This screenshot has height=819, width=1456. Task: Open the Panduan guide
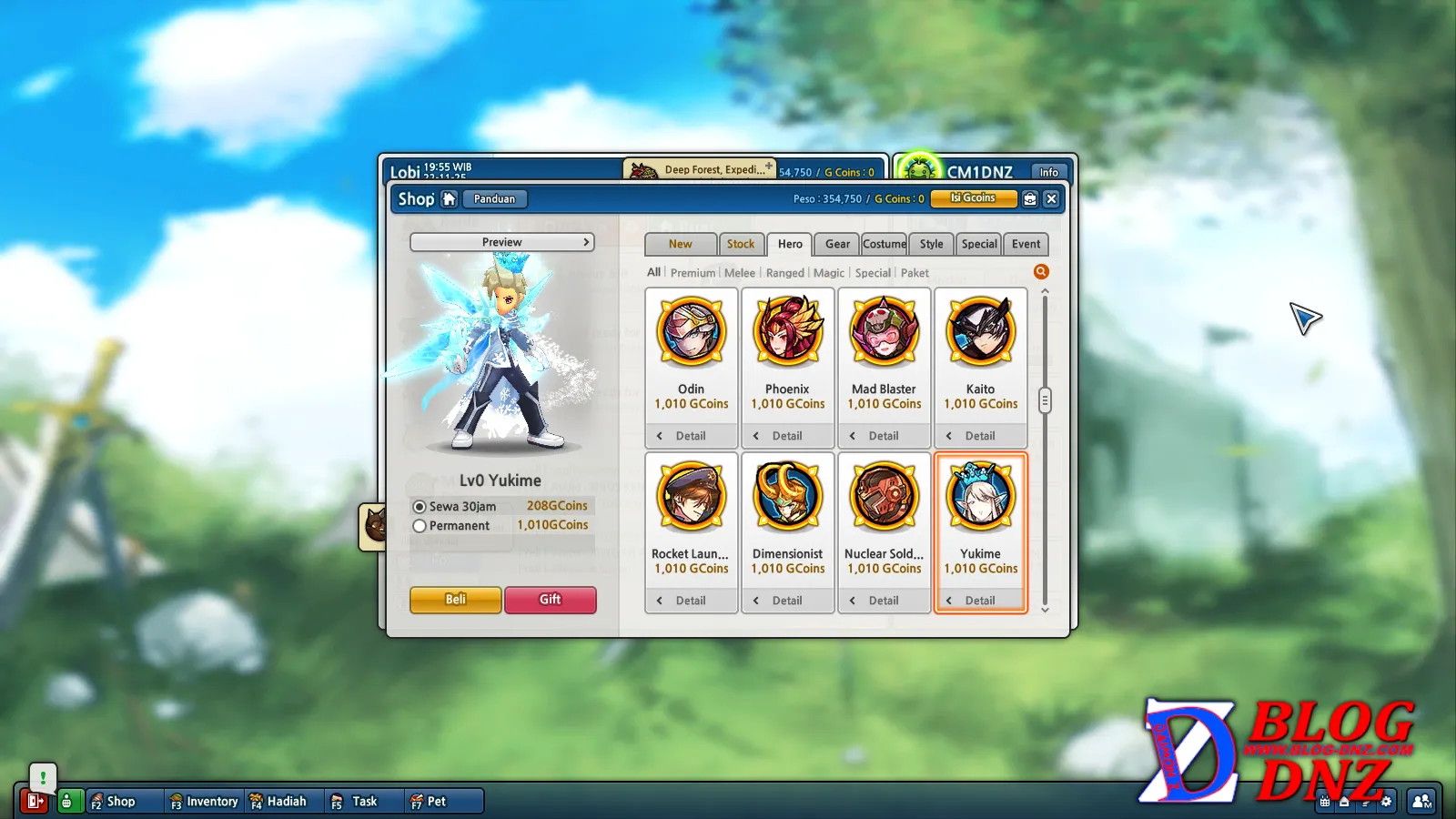click(x=494, y=199)
